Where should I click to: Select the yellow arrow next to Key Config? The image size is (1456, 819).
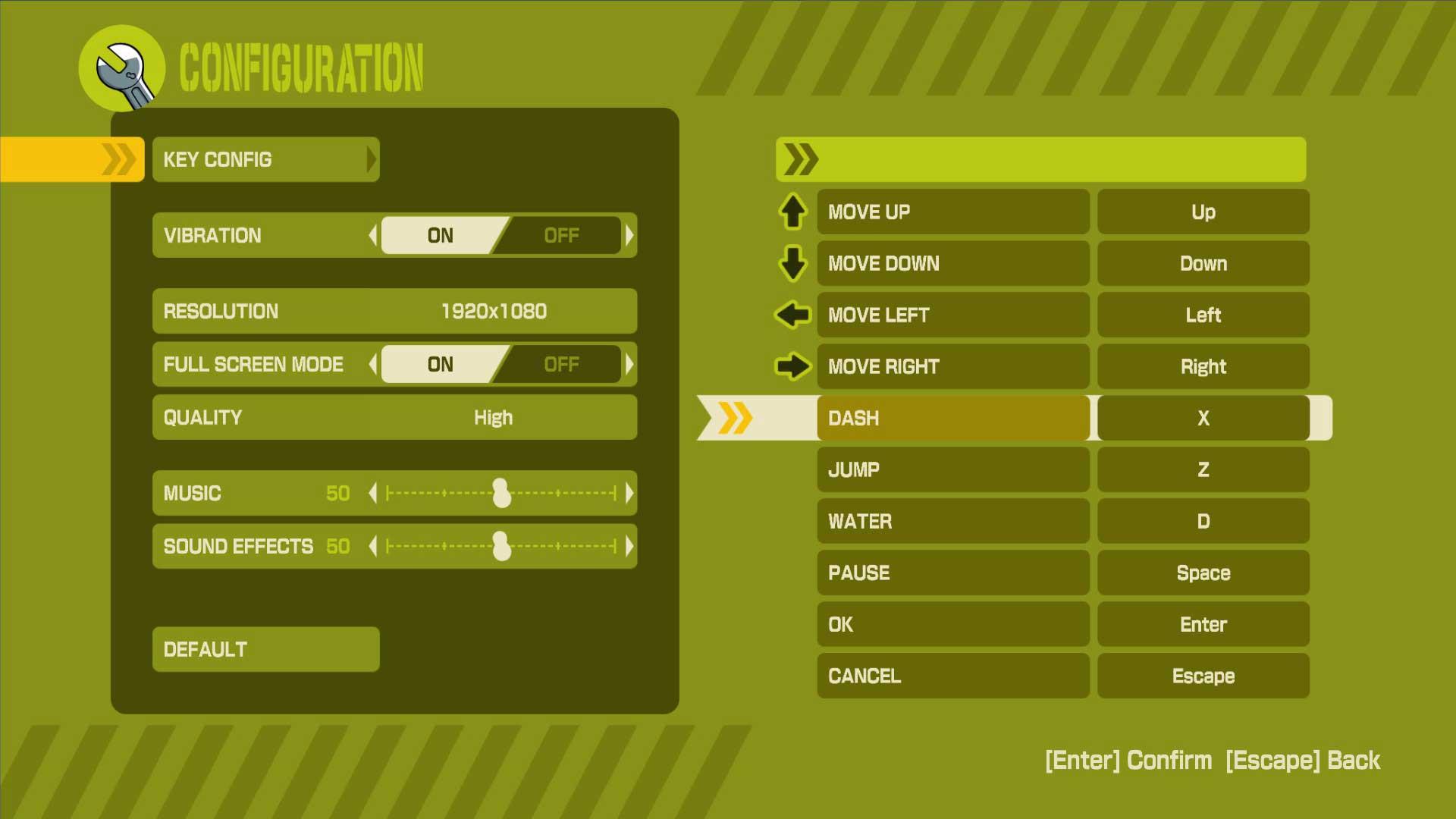[x=119, y=159]
